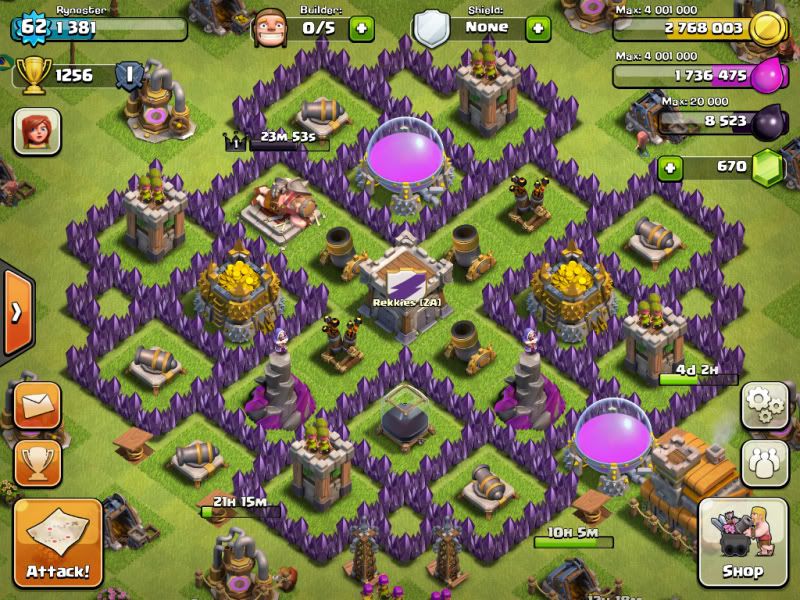Show the trophy leaderboard button

click(37, 463)
